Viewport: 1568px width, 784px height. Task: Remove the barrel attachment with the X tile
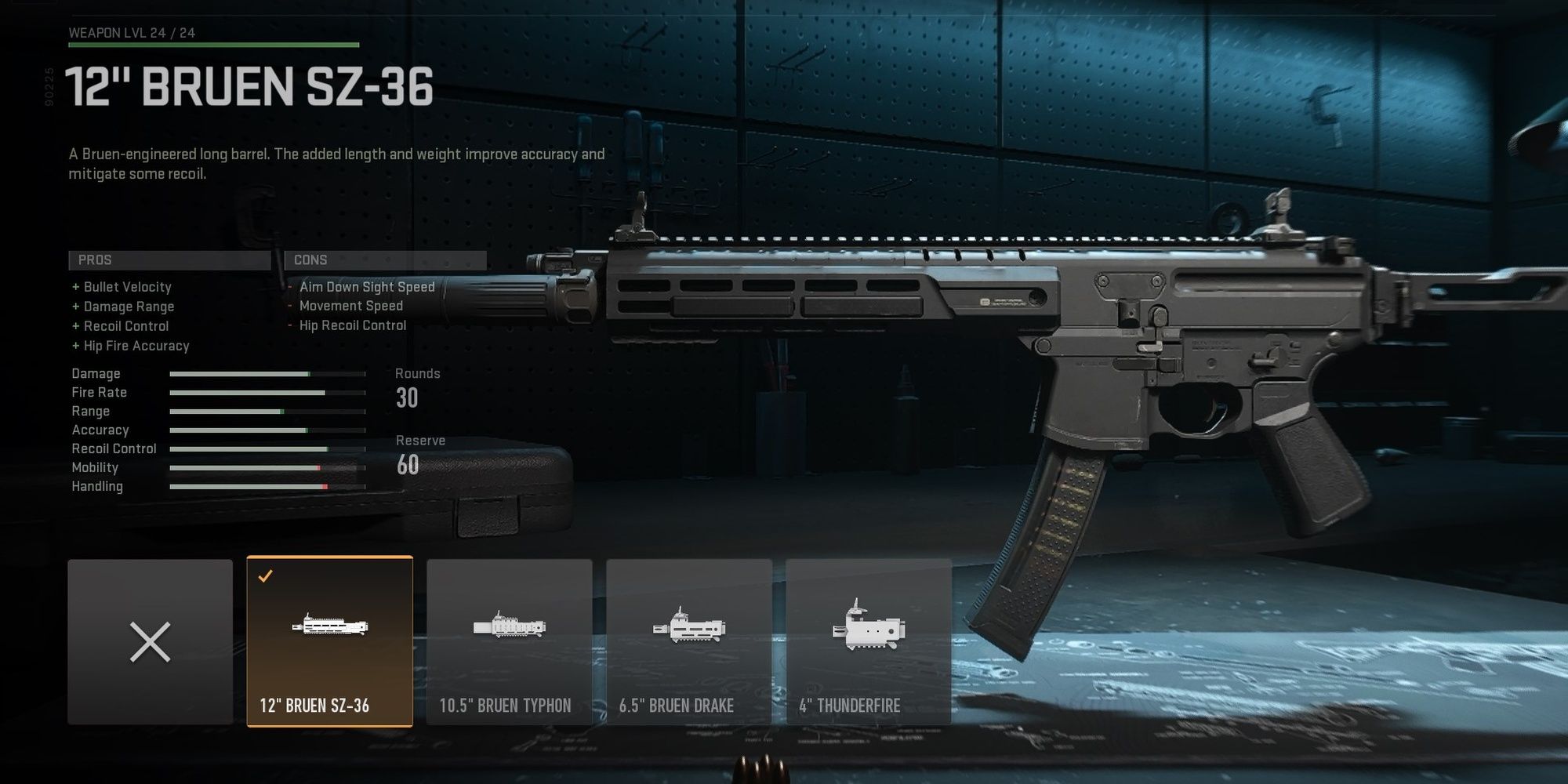[x=150, y=641]
